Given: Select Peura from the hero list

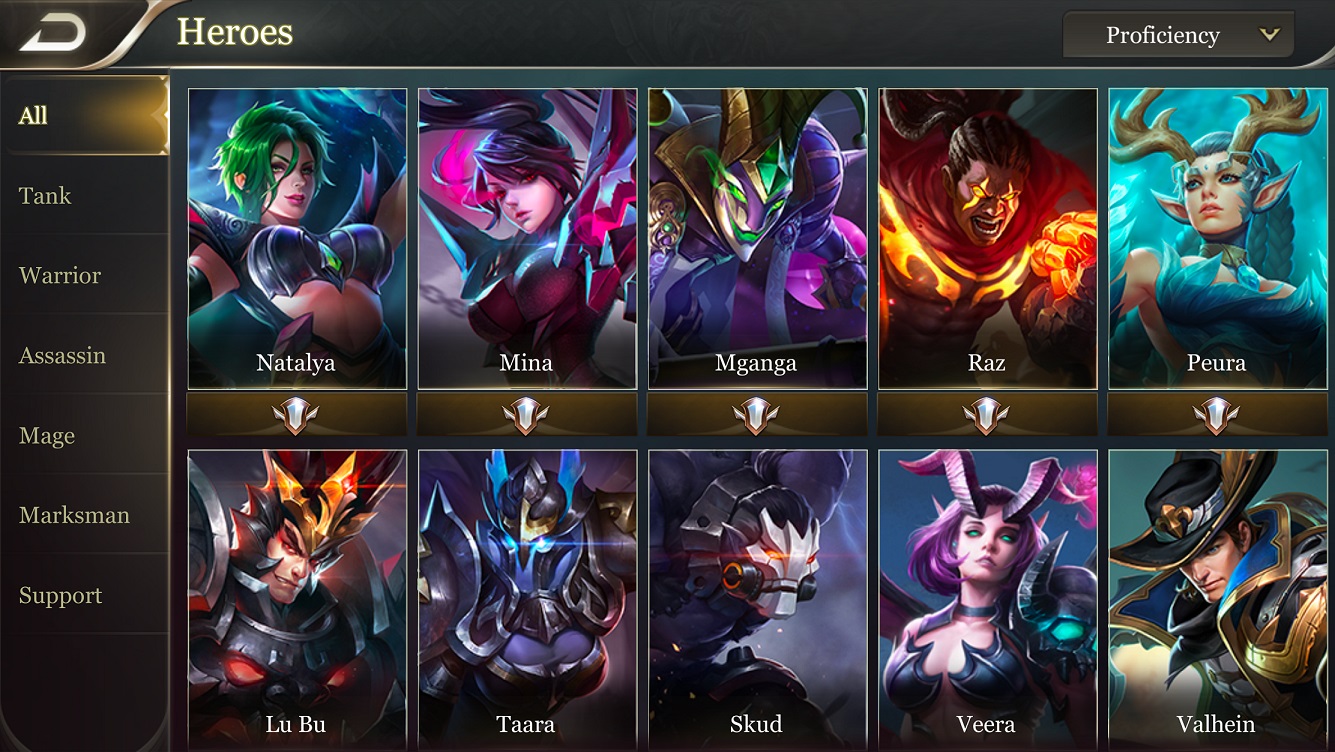Looking at the screenshot, I should click(x=1217, y=238).
